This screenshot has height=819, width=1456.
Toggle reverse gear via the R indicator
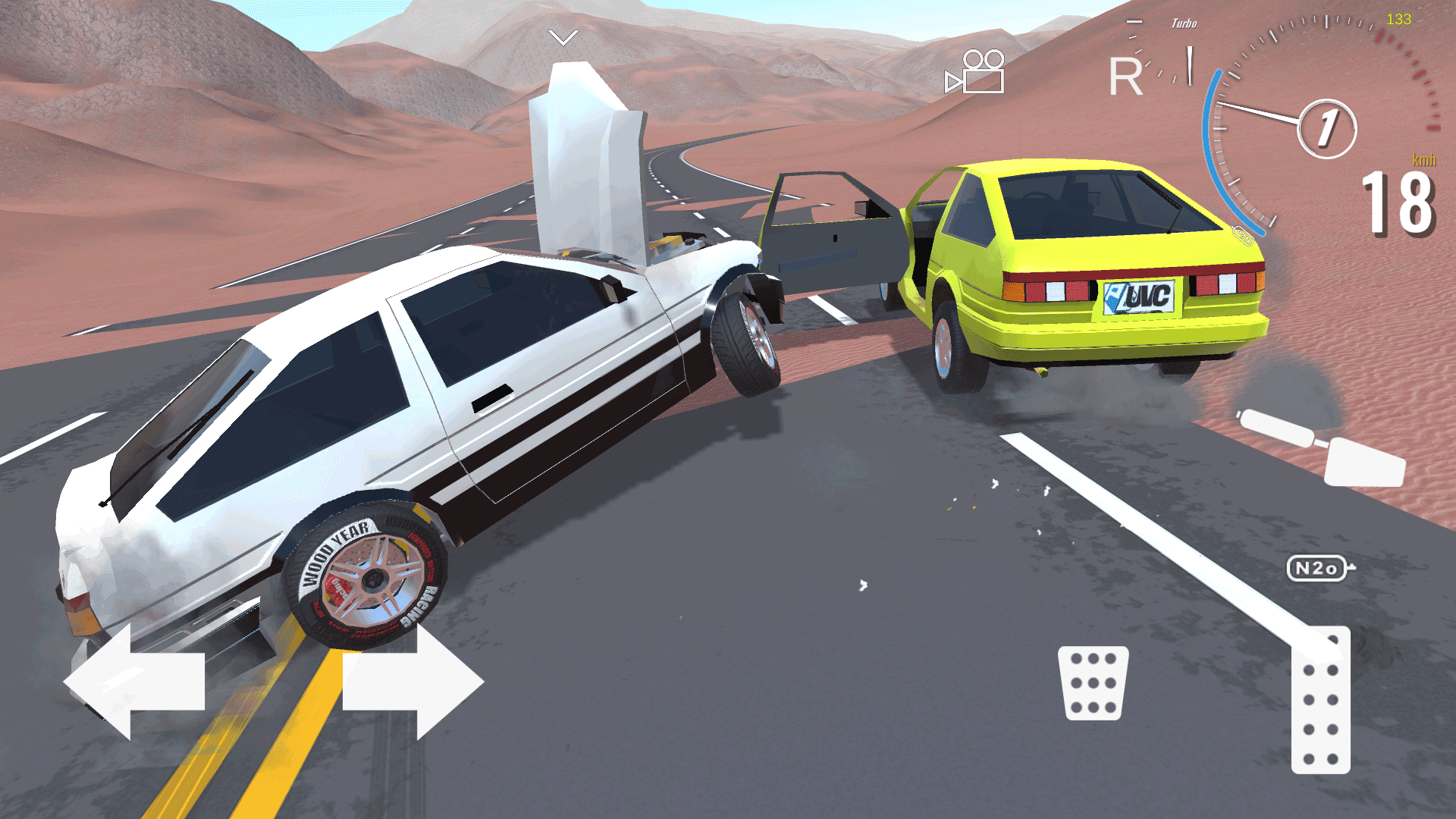[1128, 76]
